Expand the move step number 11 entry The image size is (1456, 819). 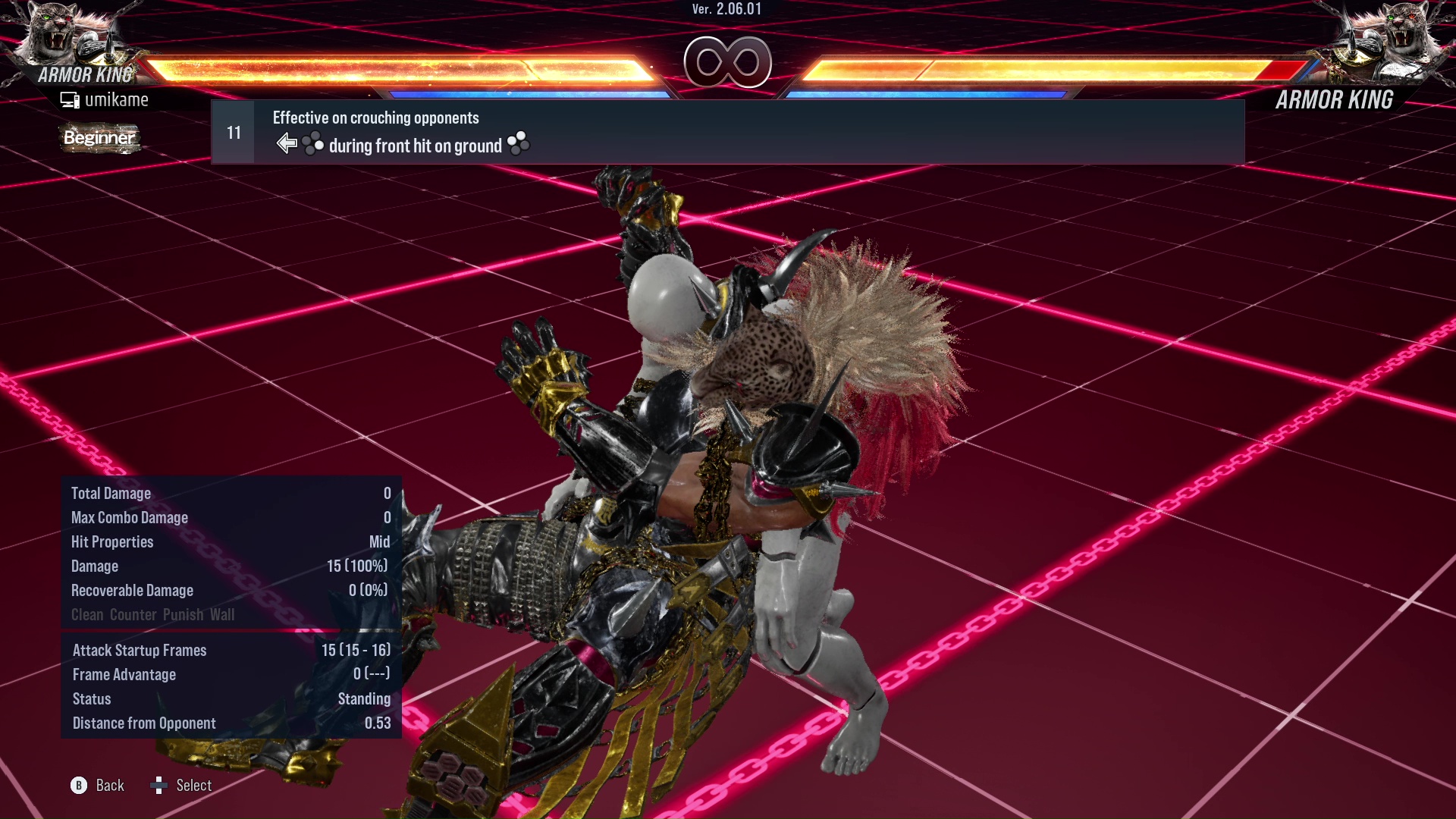(234, 131)
